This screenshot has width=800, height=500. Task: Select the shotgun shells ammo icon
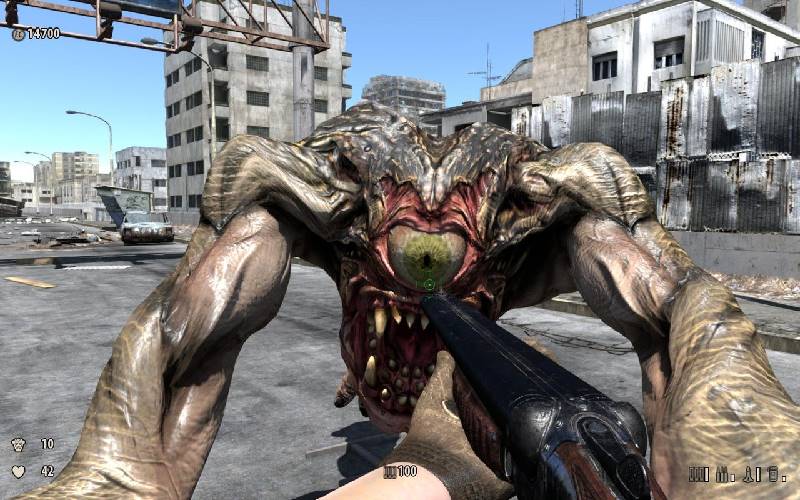tap(699, 474)
